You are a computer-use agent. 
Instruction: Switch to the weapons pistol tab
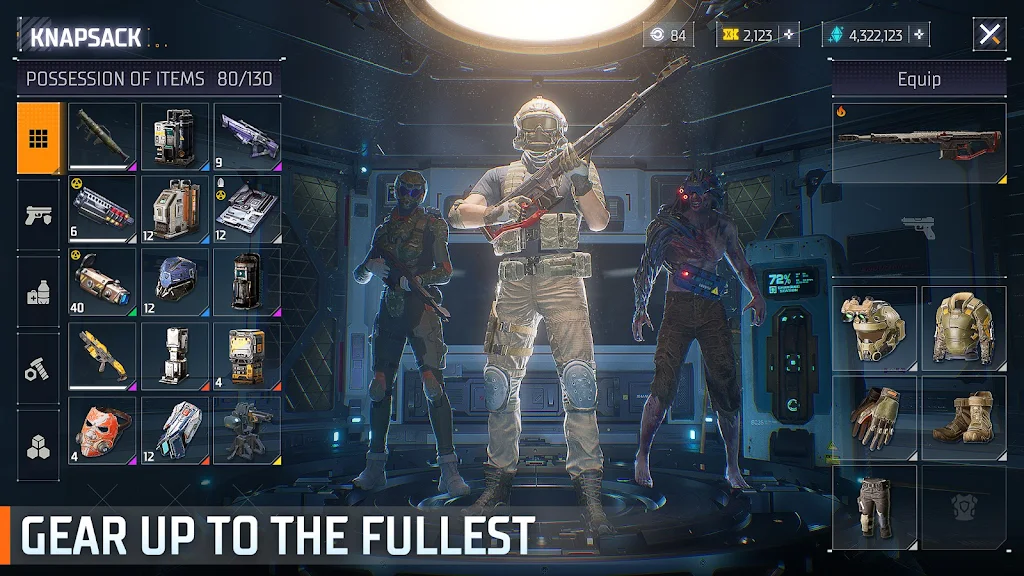click(39, 214)
